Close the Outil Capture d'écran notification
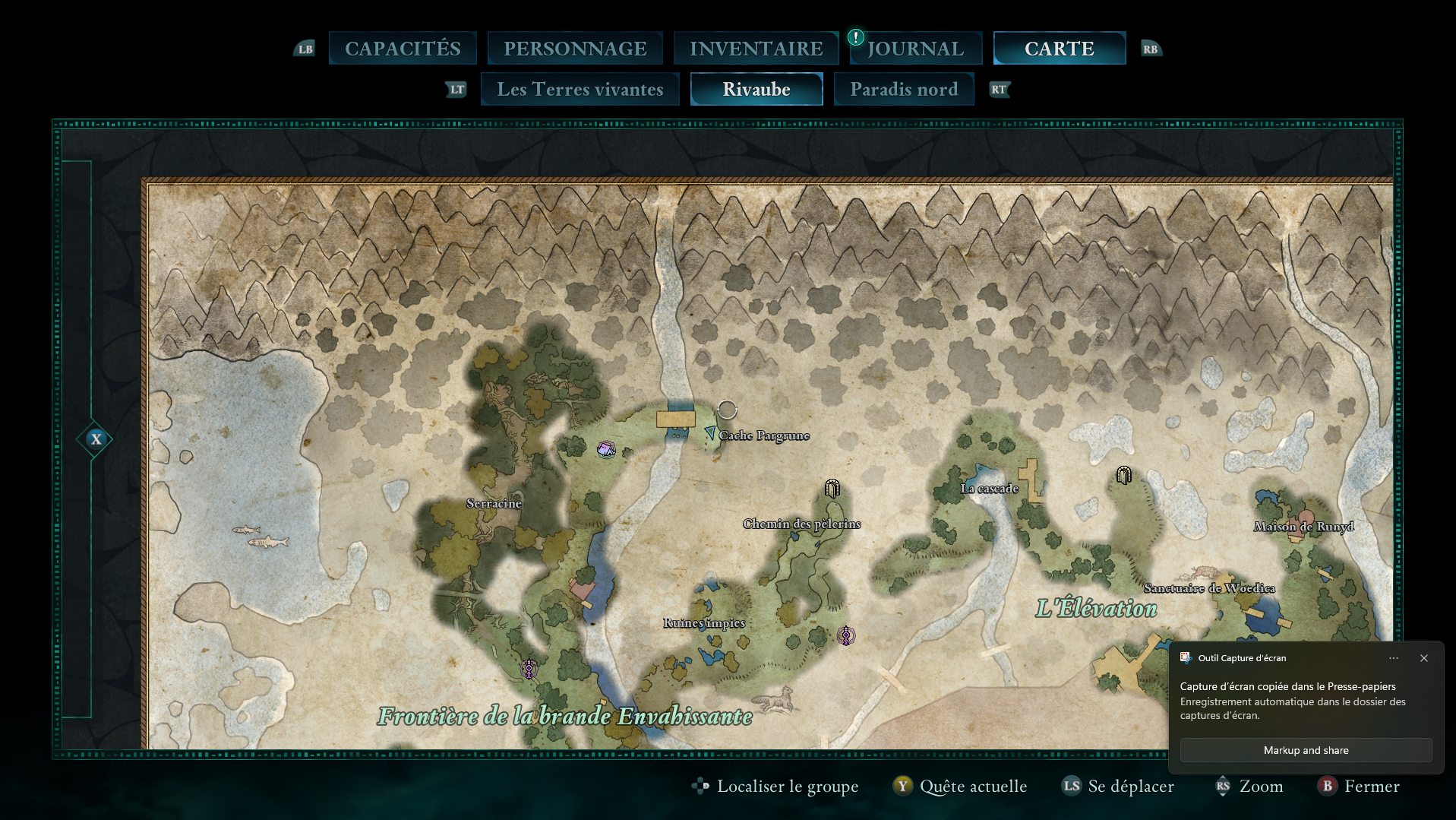Viewport: 1456px width, 820px height. (1424, 658)
